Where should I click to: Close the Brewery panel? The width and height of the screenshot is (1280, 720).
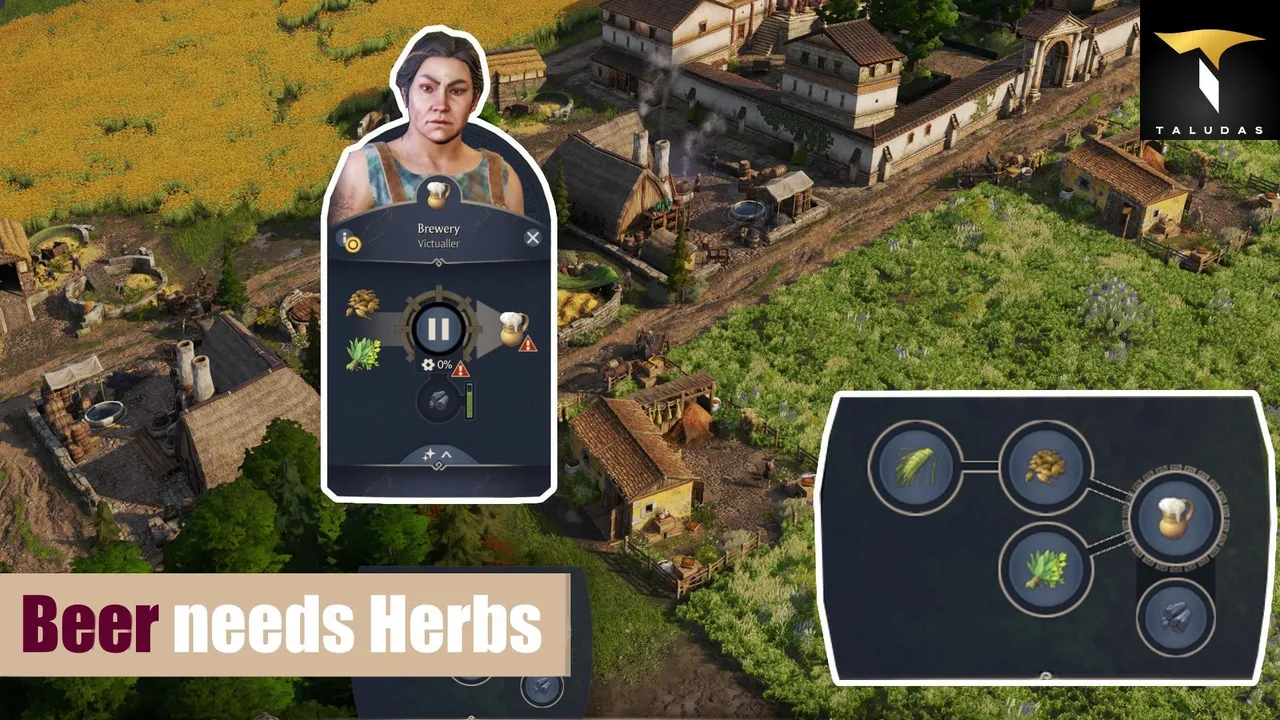532,237
